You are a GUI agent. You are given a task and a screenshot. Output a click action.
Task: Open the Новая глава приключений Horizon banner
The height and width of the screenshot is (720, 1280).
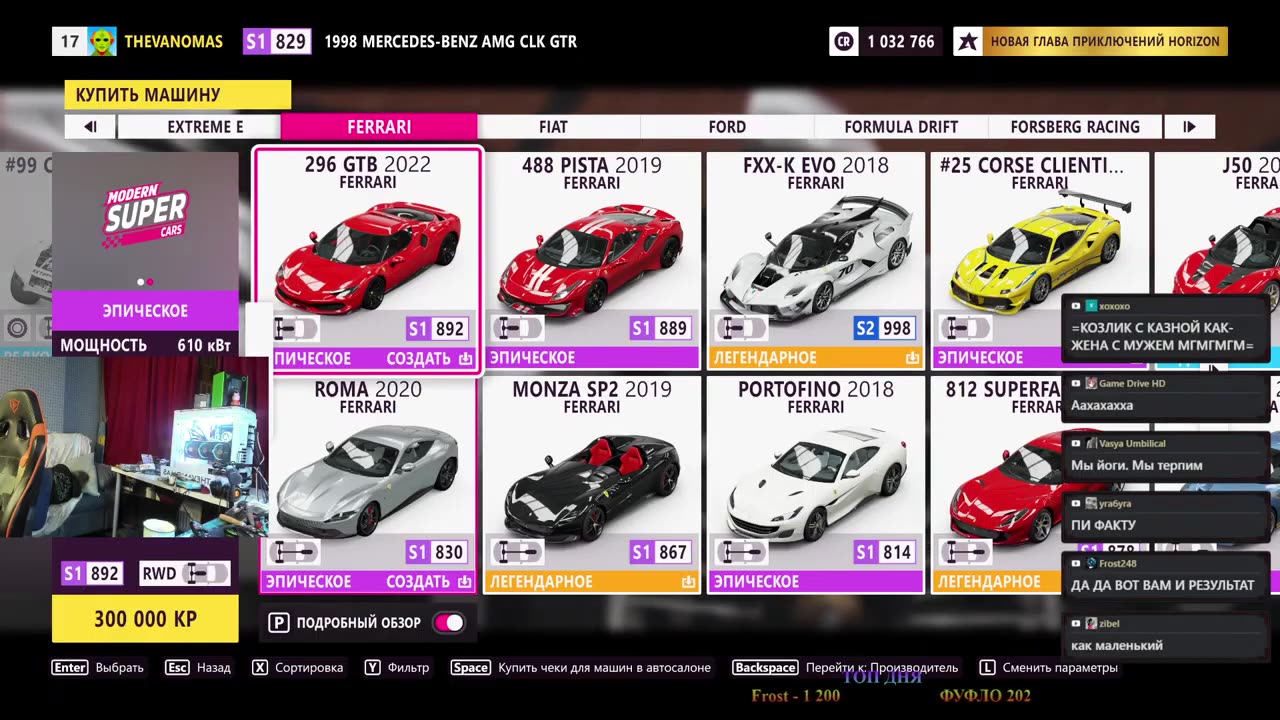coord(1091,42)
